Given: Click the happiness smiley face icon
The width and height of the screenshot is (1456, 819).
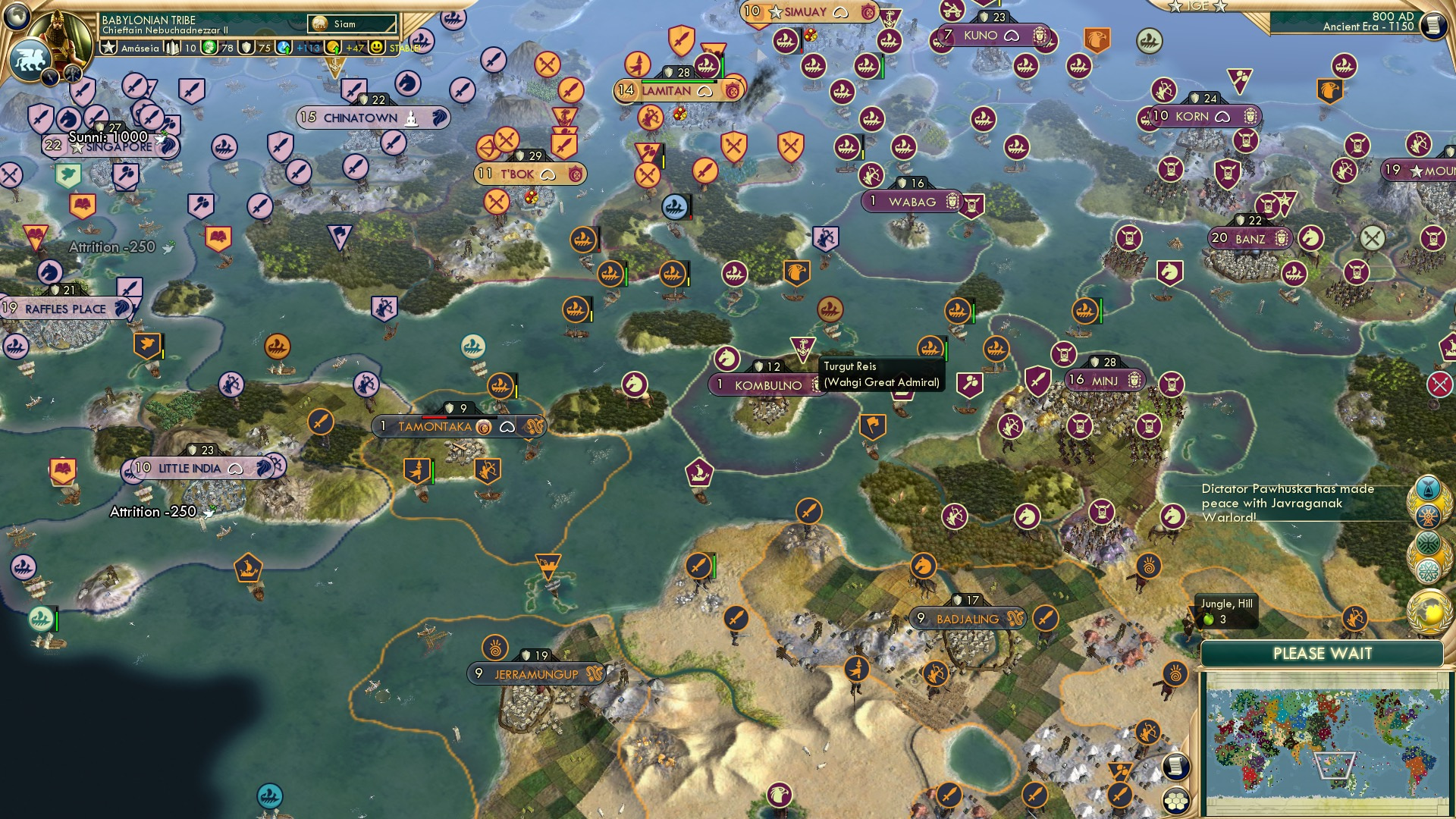Looking at the screenshot, I should point(376,47).
